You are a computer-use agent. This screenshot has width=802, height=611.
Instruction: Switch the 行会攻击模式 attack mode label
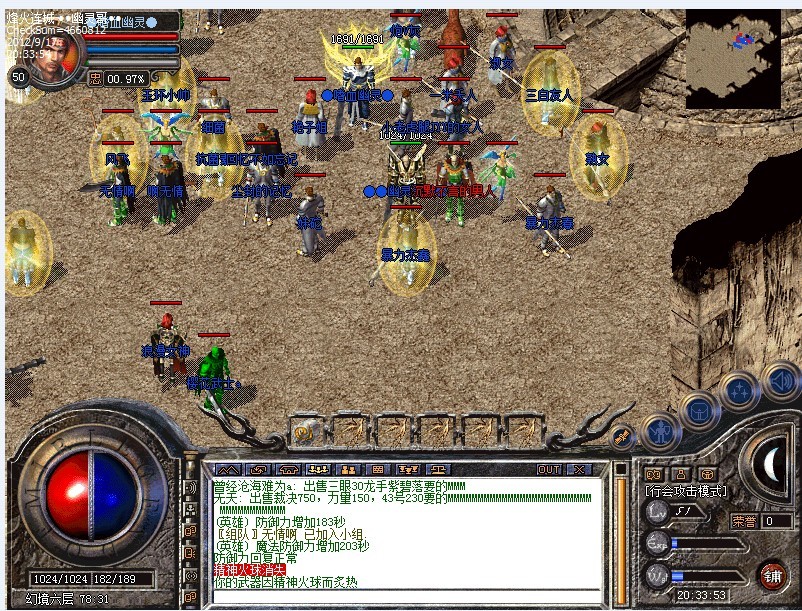pyautogui.click(x=686, y=491)
